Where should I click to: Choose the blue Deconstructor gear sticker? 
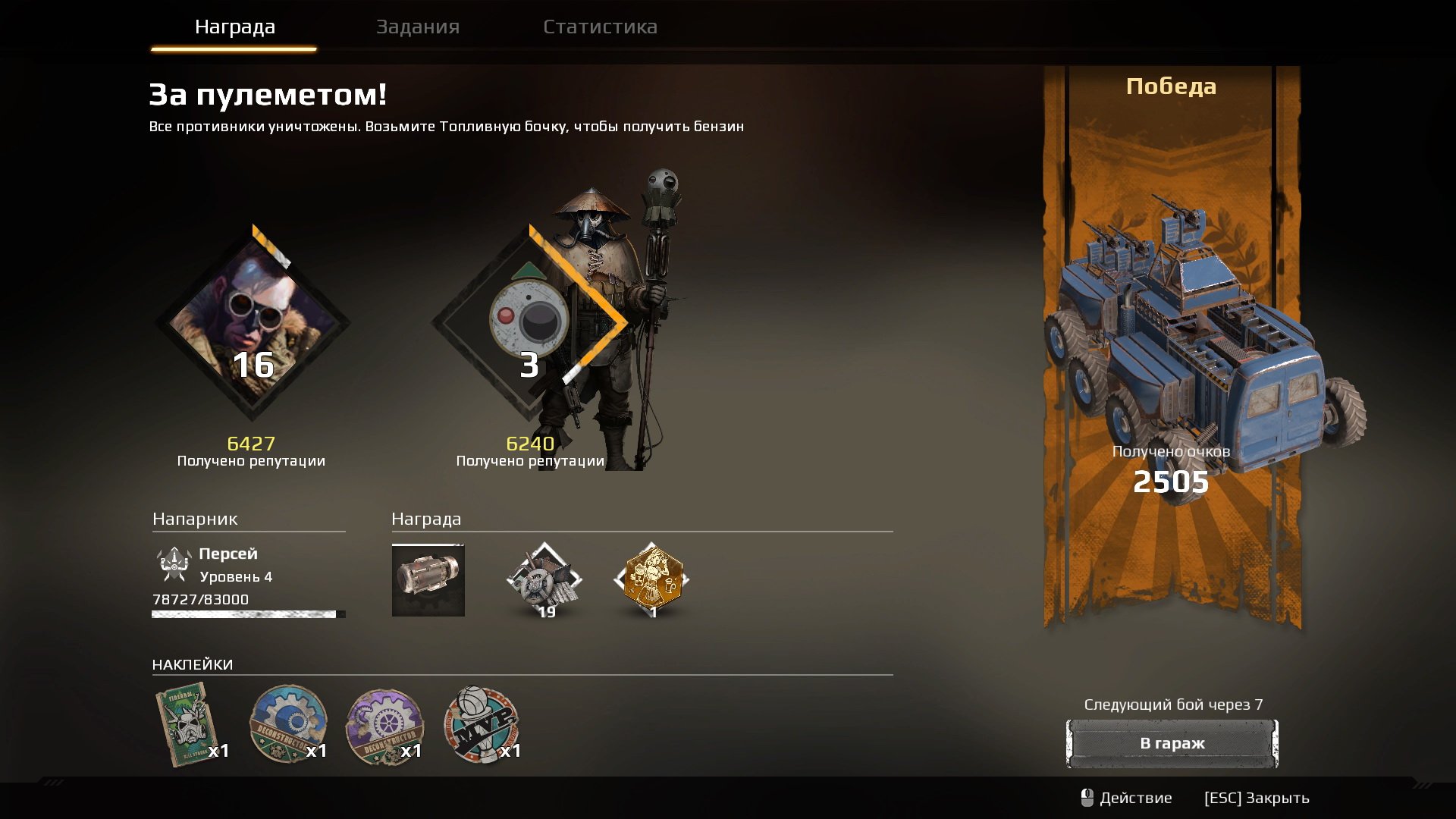click(288, 724)
